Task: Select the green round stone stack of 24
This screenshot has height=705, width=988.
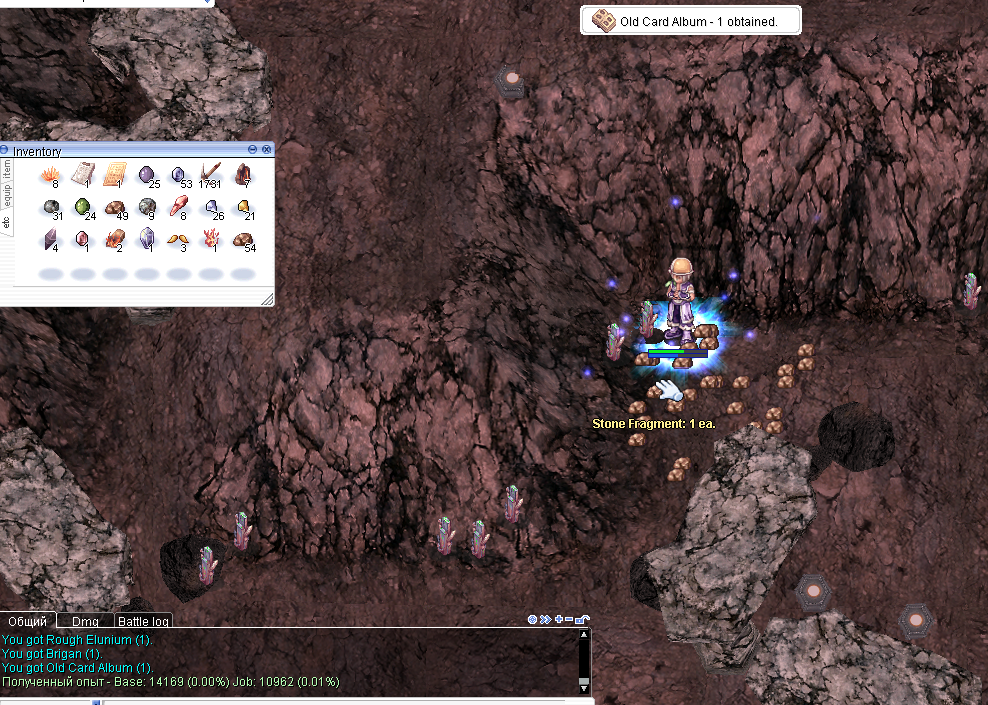Action: (x=83, y=208)
